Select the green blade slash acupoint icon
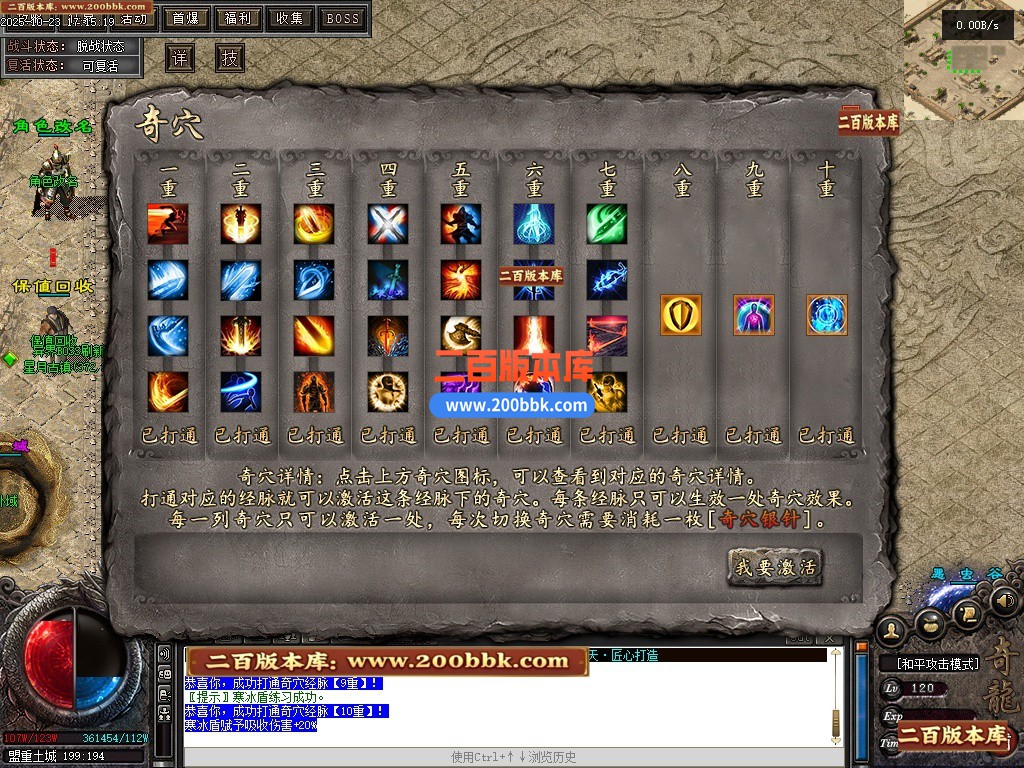Screen dimensions: 1024x768 coord(607,225)
